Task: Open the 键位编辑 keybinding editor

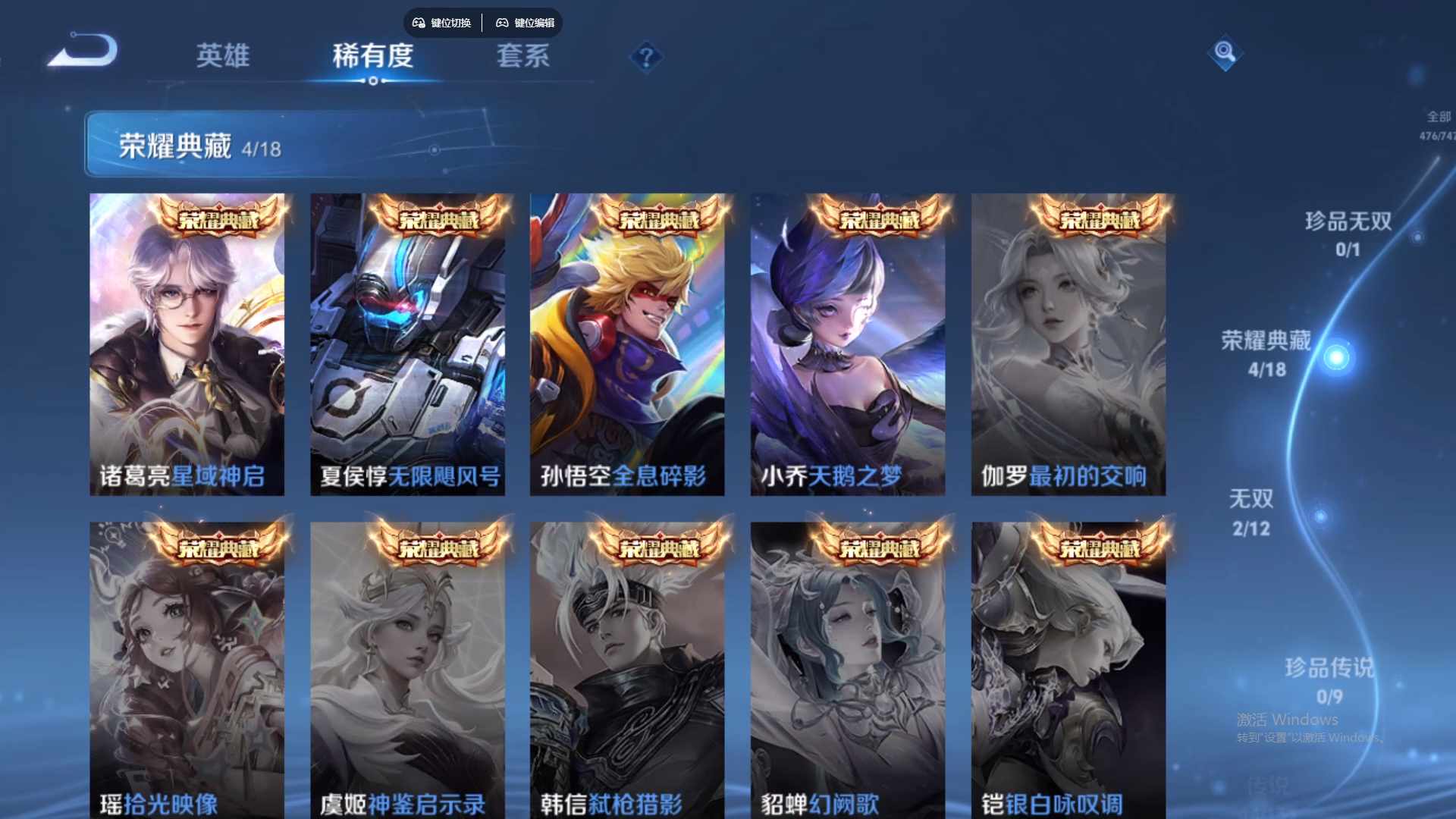Action: [x=535, y=23]
